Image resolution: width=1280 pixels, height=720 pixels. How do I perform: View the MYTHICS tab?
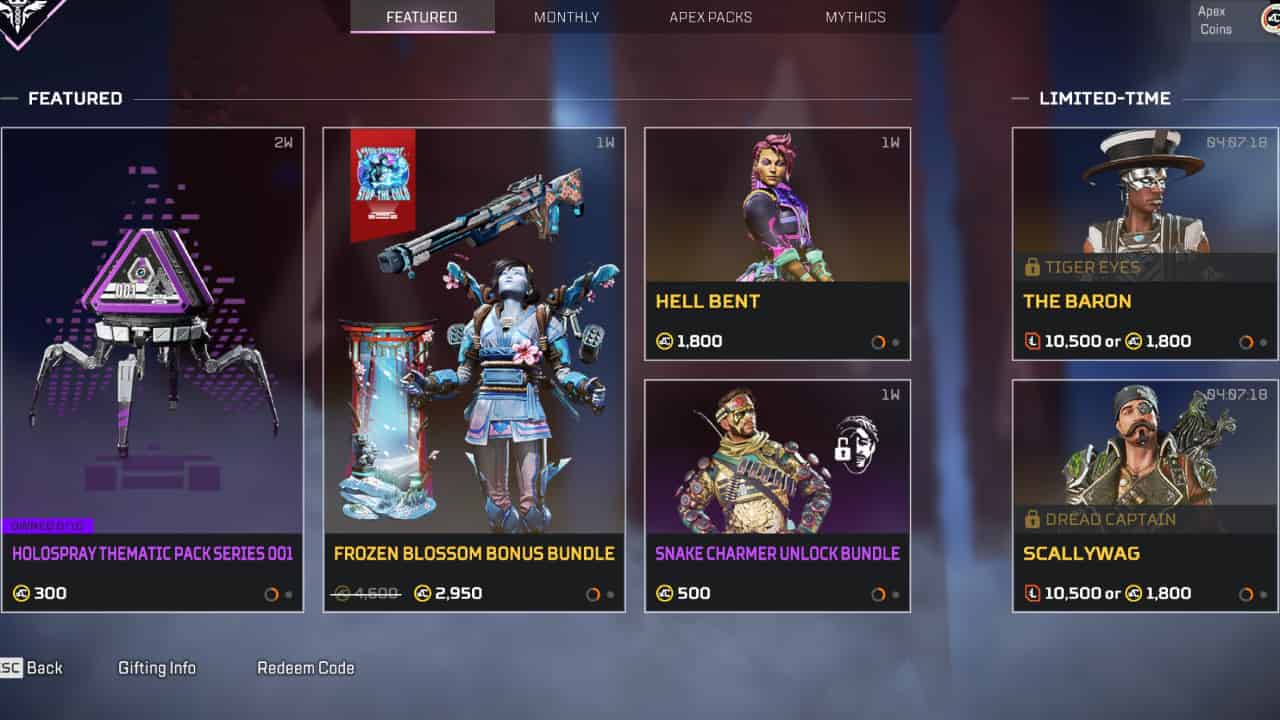854,17
